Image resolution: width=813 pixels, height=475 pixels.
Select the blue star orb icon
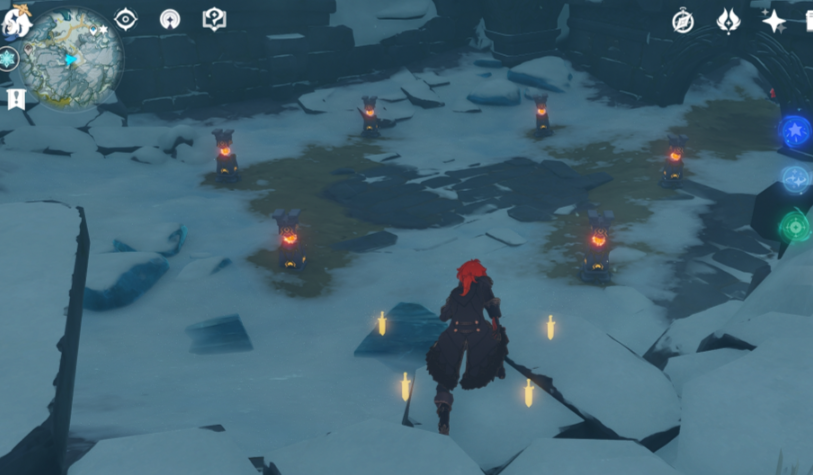coord(796,132)
